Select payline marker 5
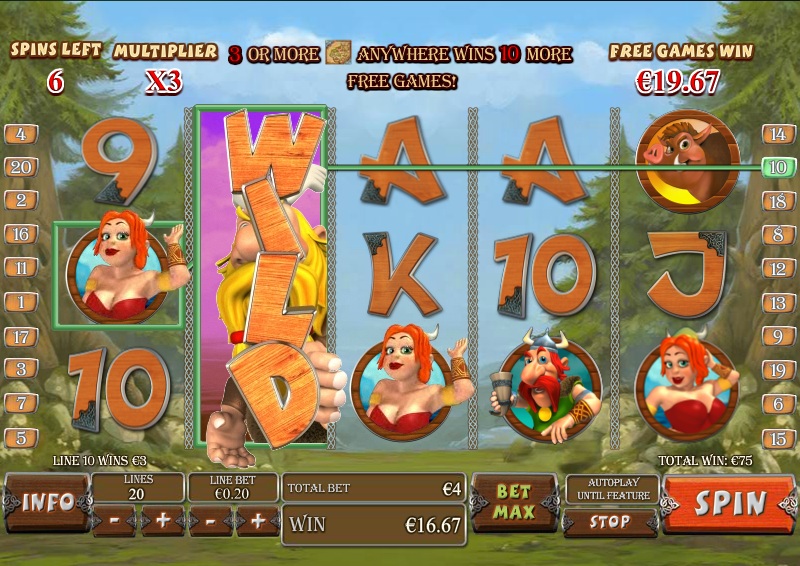The width and height of the screenshot is (800, 566). (x=21, y=437)
